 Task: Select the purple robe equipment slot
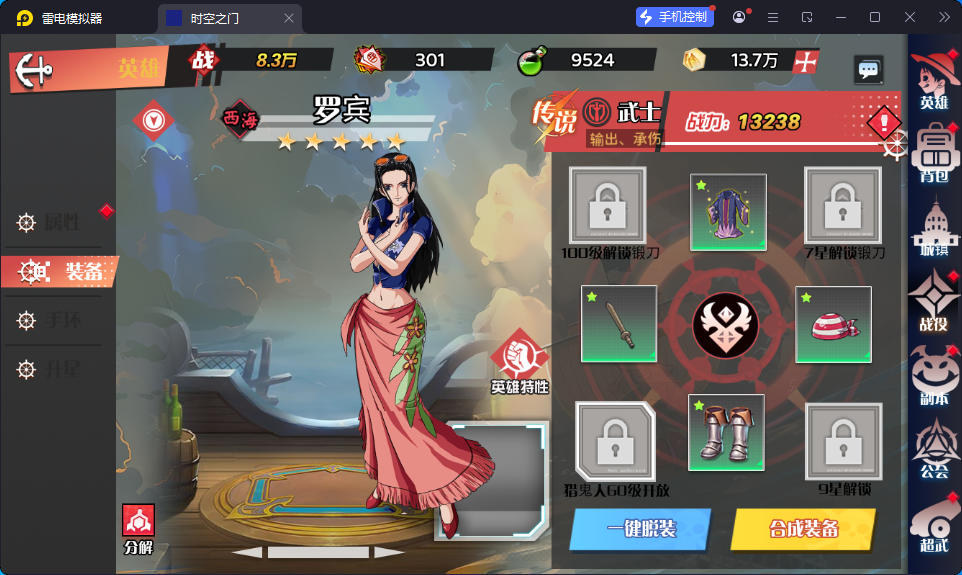(x=728, y=212)
